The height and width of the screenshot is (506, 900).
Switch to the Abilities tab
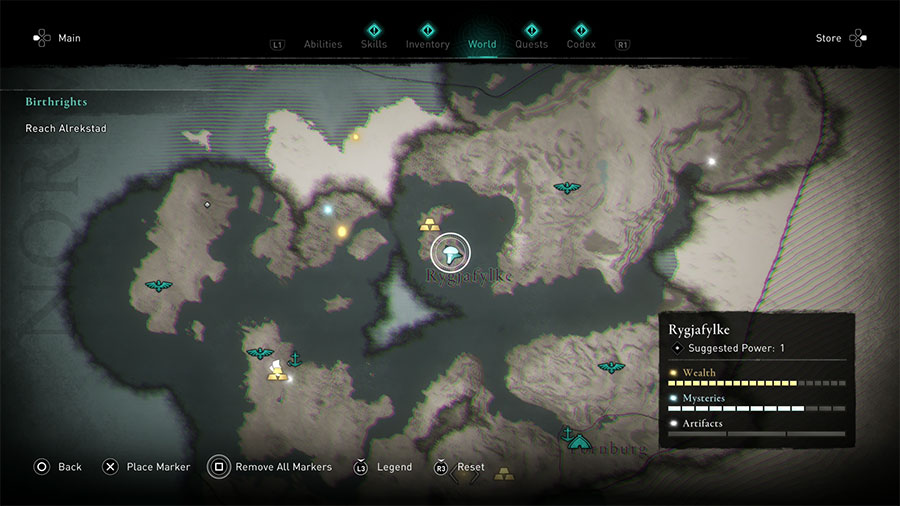(322, 44)
